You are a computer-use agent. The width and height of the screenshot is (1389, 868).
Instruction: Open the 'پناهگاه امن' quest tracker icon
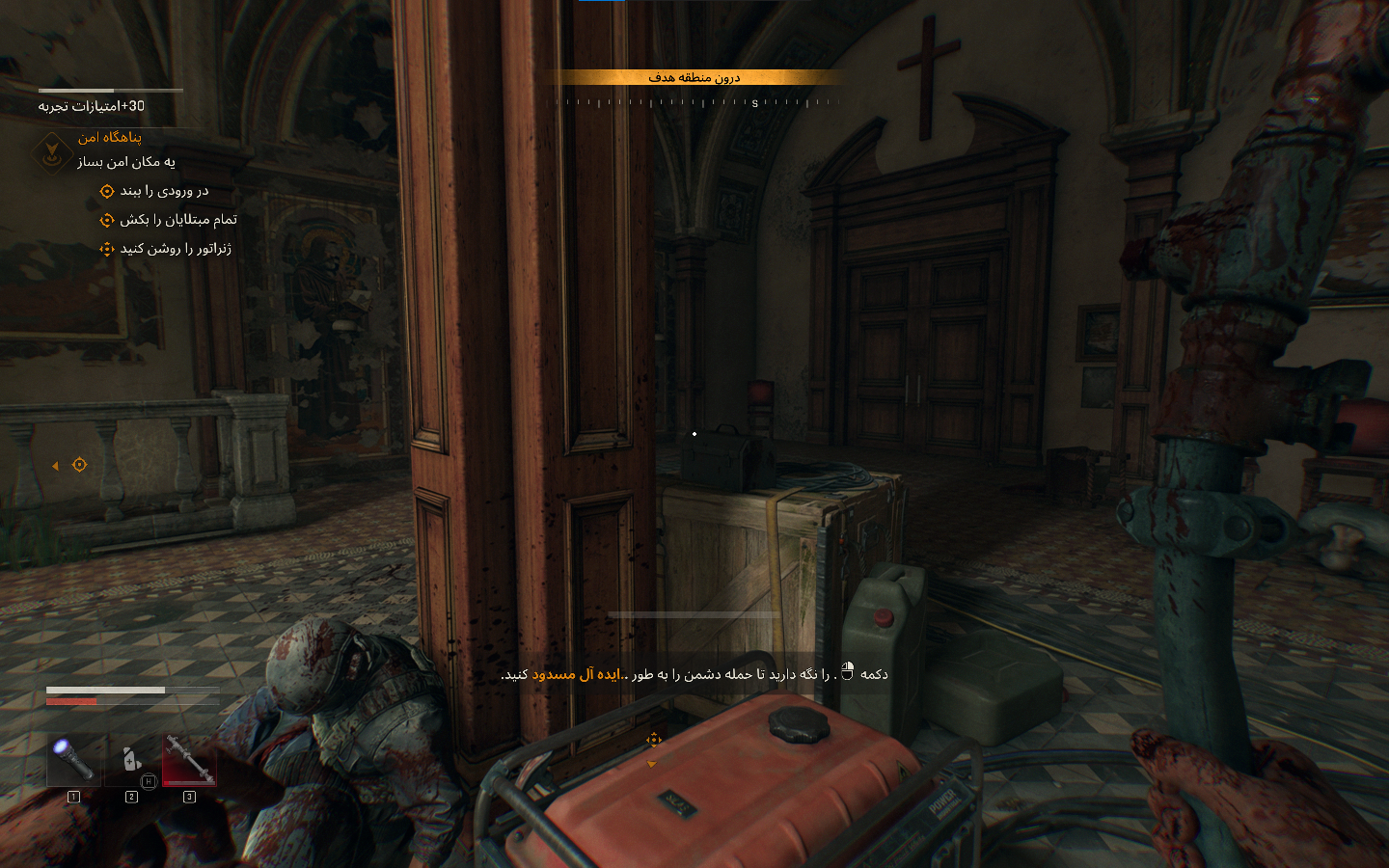pos(51,150)
